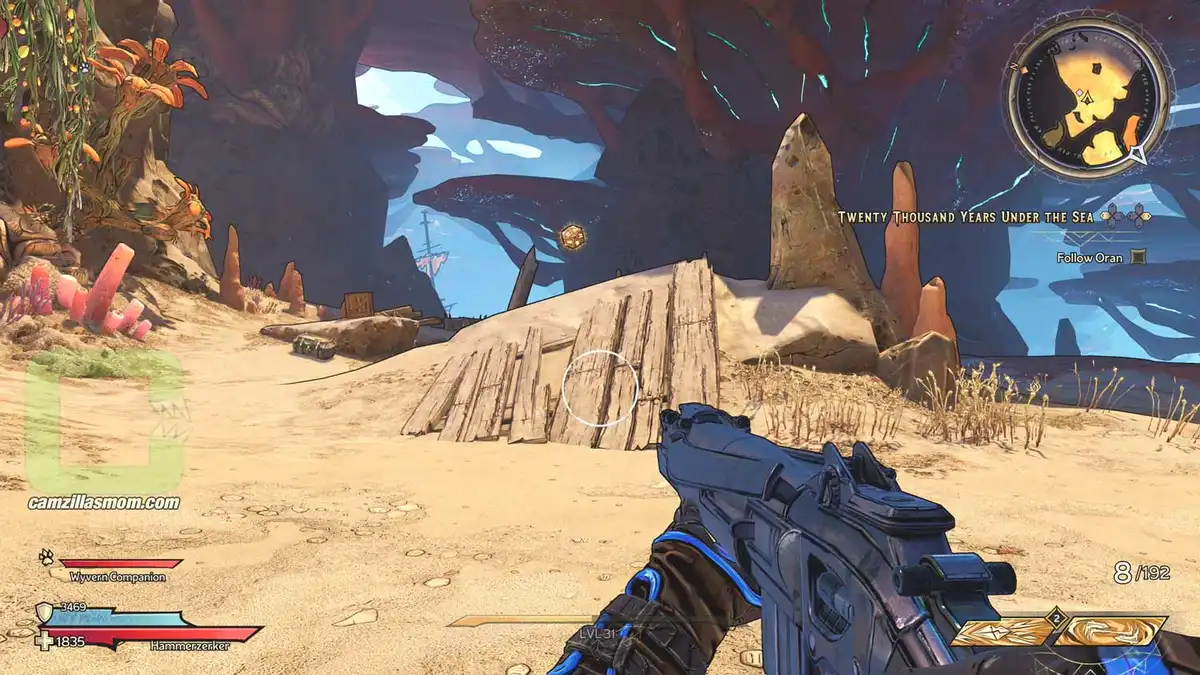
Task: Open the circular minimap
Action: click(1087, 97)
